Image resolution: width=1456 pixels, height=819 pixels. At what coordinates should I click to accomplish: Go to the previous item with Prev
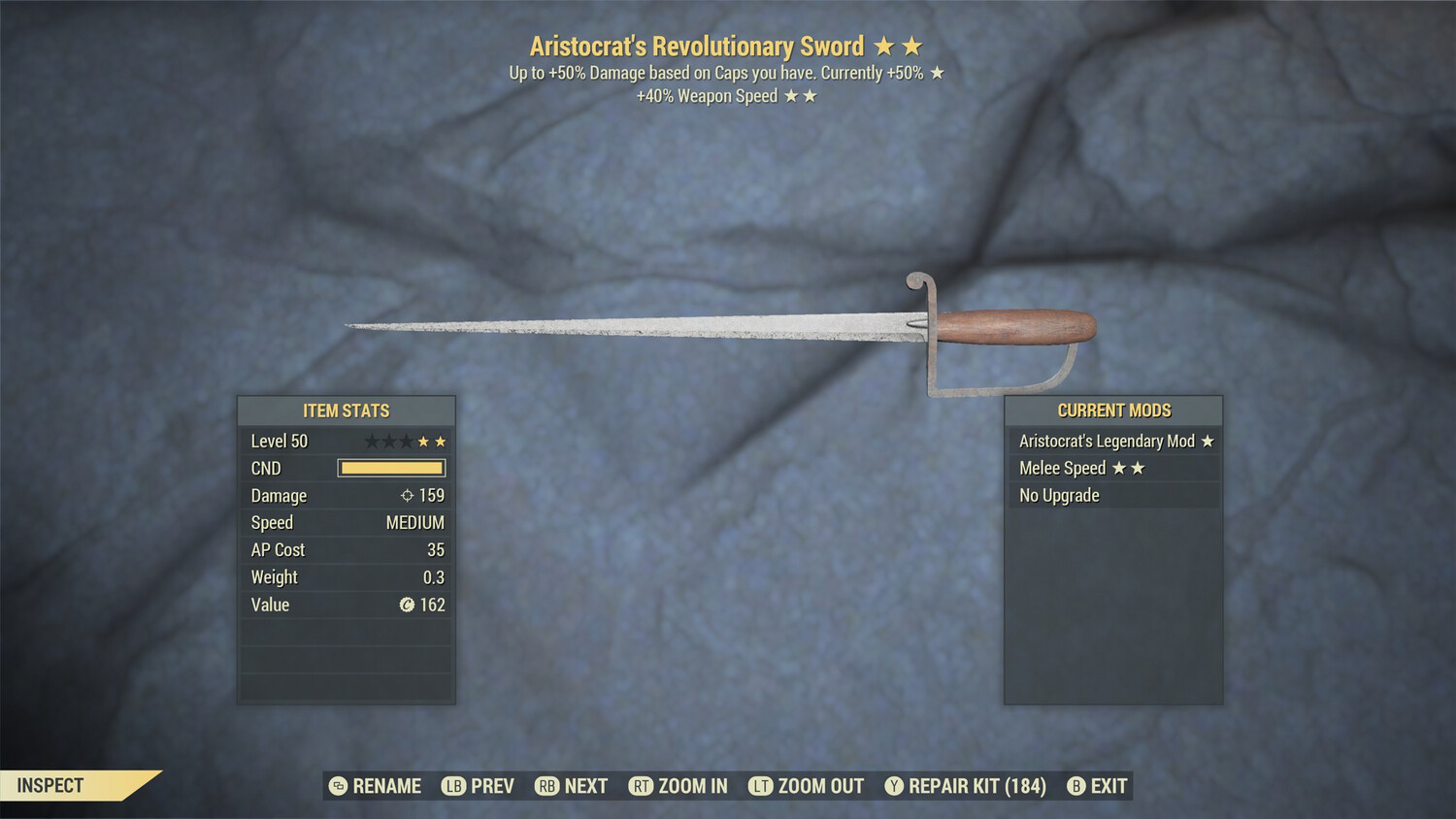[479, 786]
